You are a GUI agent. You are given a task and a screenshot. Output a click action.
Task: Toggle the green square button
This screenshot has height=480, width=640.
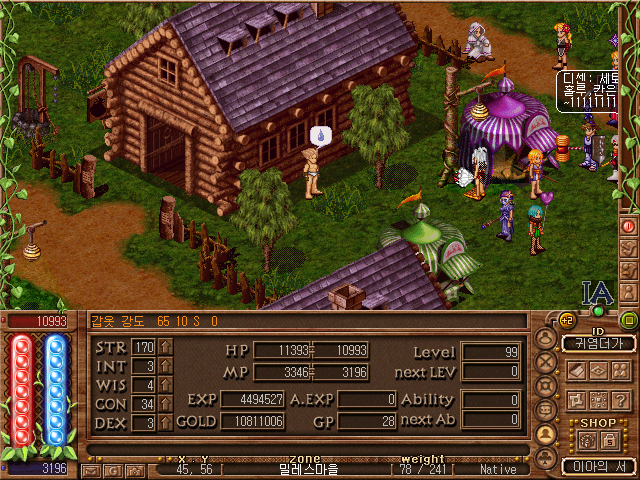pyautogui.click(x=629, y=320)
